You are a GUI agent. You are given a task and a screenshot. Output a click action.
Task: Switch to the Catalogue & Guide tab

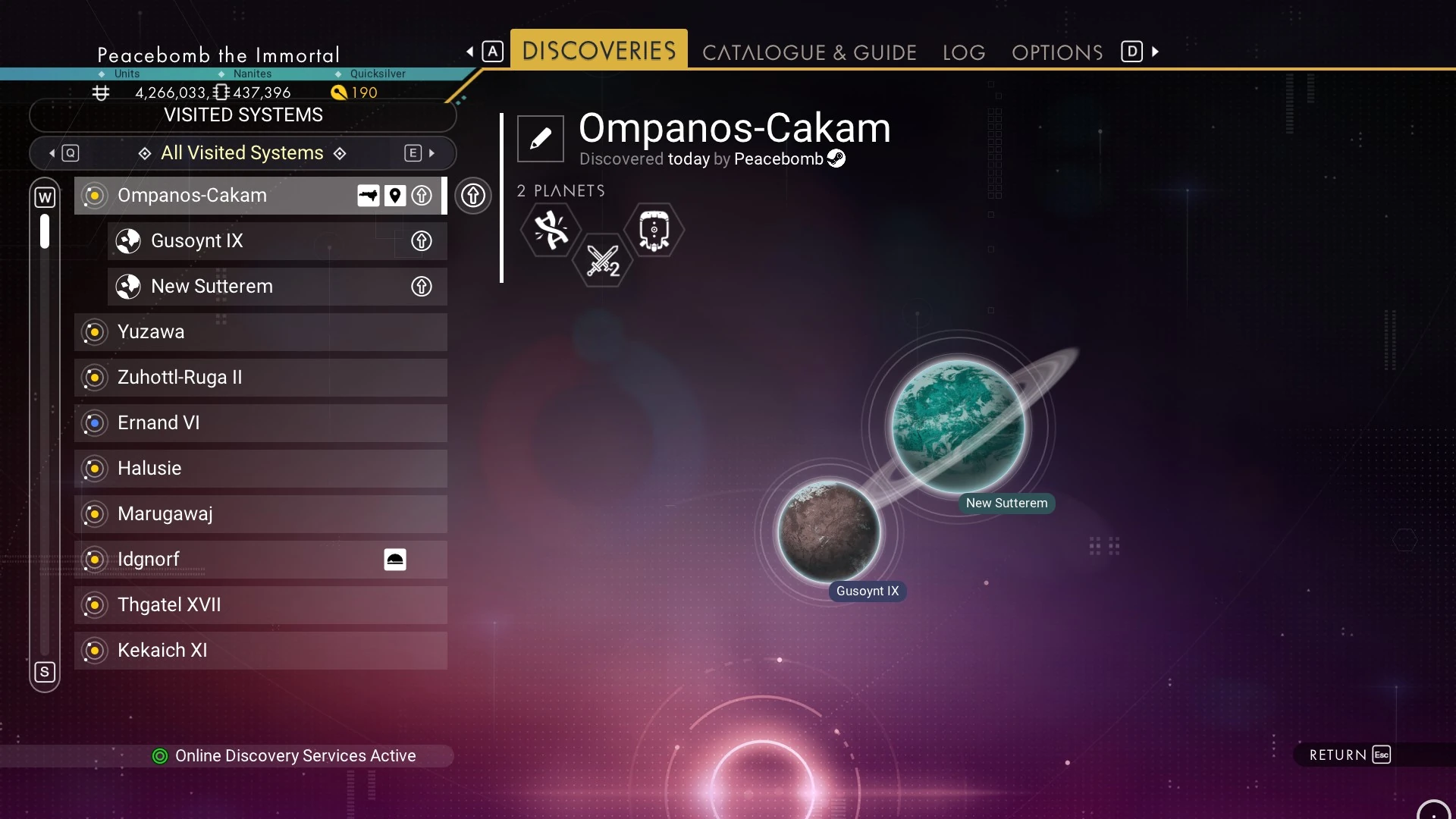coord(809,52)
